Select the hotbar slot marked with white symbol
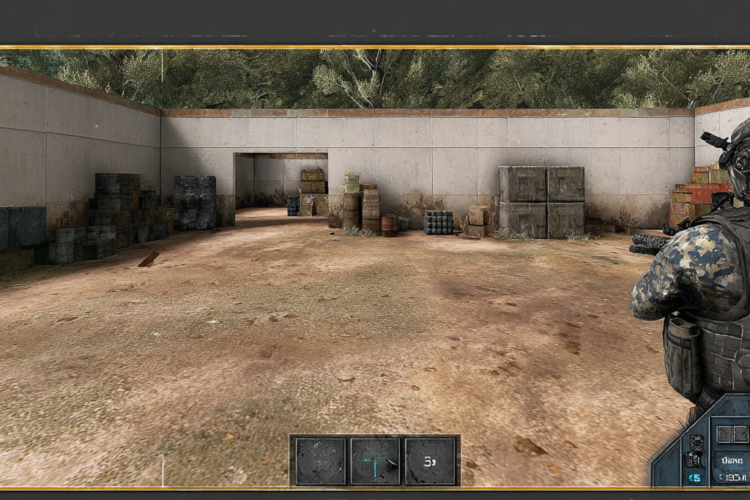The height and width of the screenshot is (500, 750). [431, 461]
